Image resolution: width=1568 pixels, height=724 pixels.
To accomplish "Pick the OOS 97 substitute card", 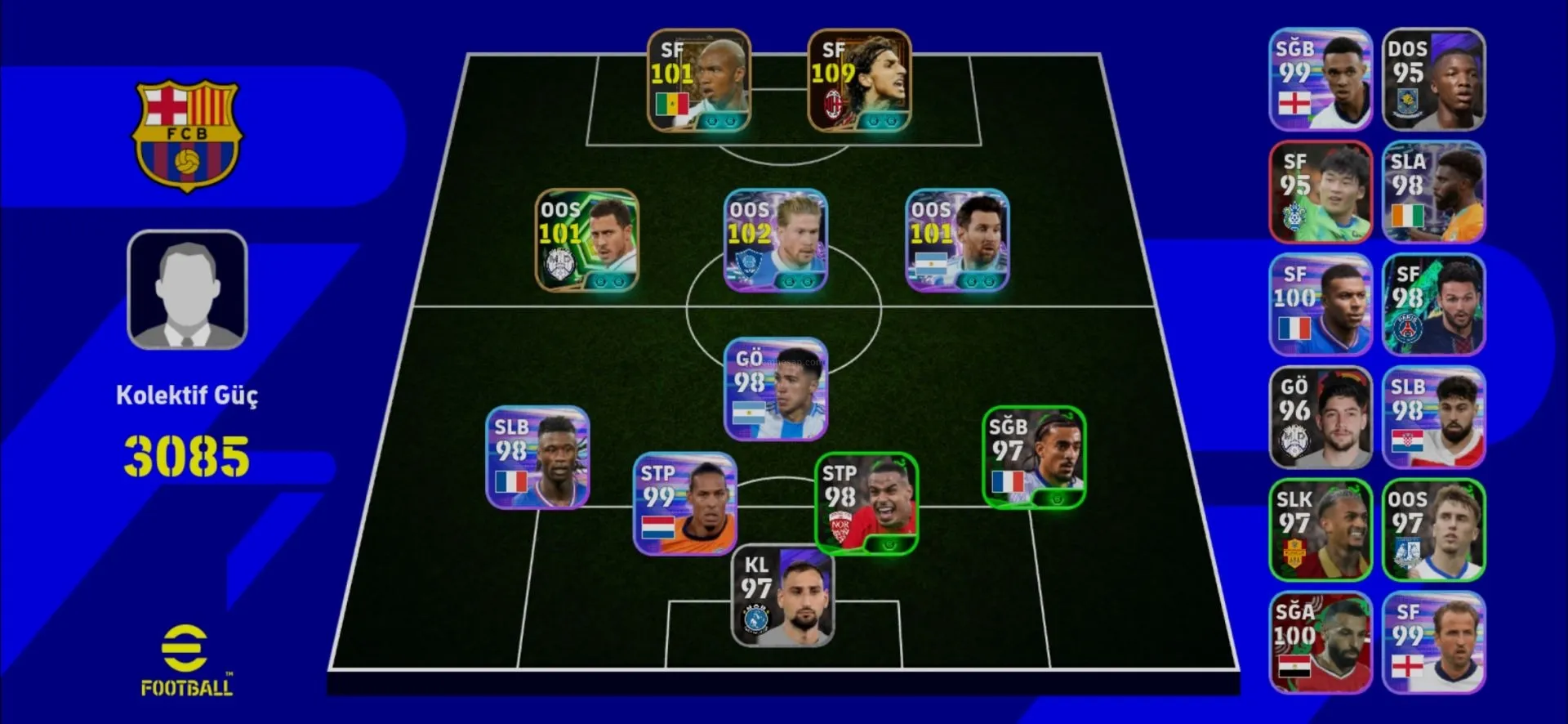I will [1433, 530].
